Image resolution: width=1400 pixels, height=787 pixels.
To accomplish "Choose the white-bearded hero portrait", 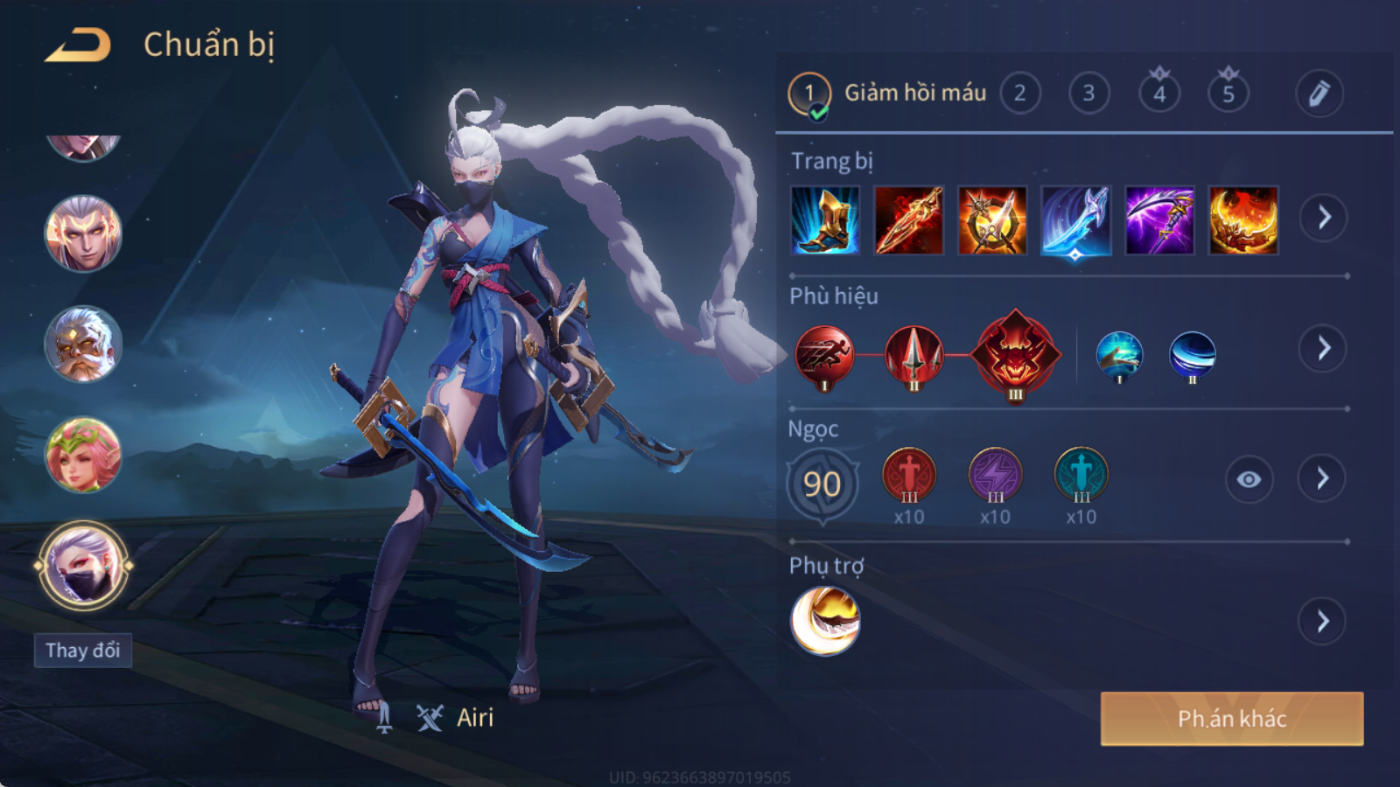I will coord(83,344).
